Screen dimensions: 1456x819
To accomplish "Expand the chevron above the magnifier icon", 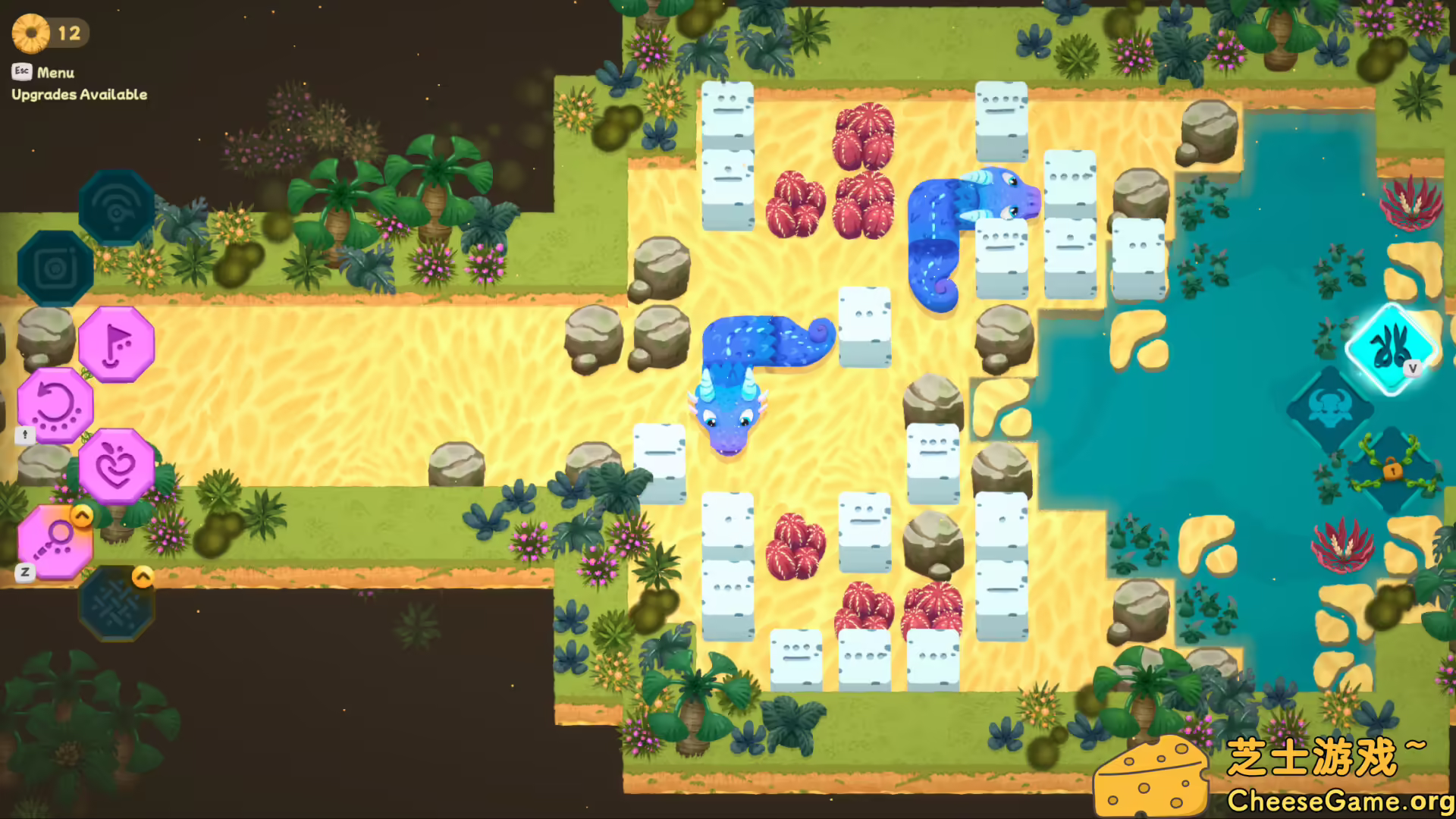I will coord(82,514).
